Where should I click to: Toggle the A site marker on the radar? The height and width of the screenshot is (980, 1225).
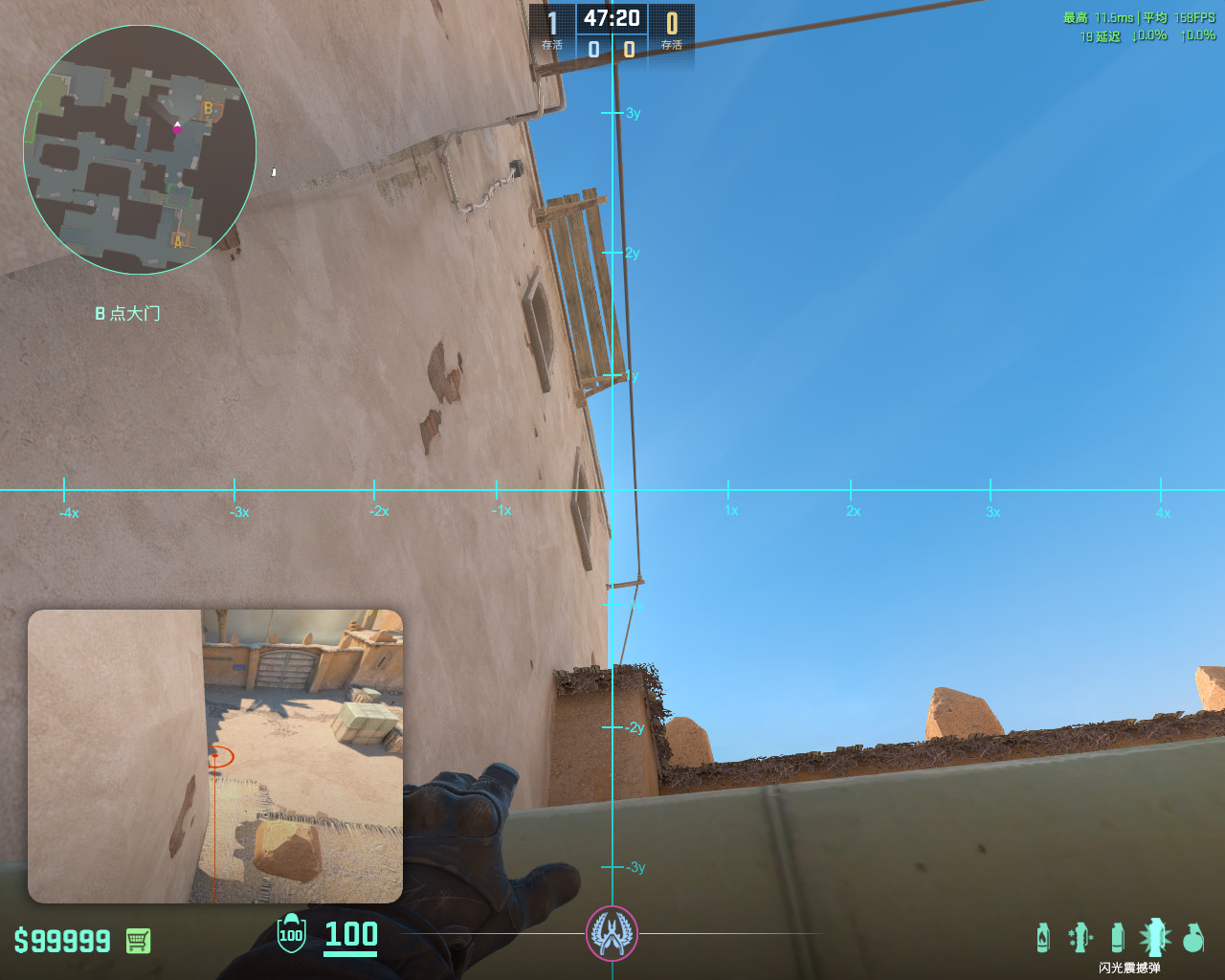pos(177,241)
